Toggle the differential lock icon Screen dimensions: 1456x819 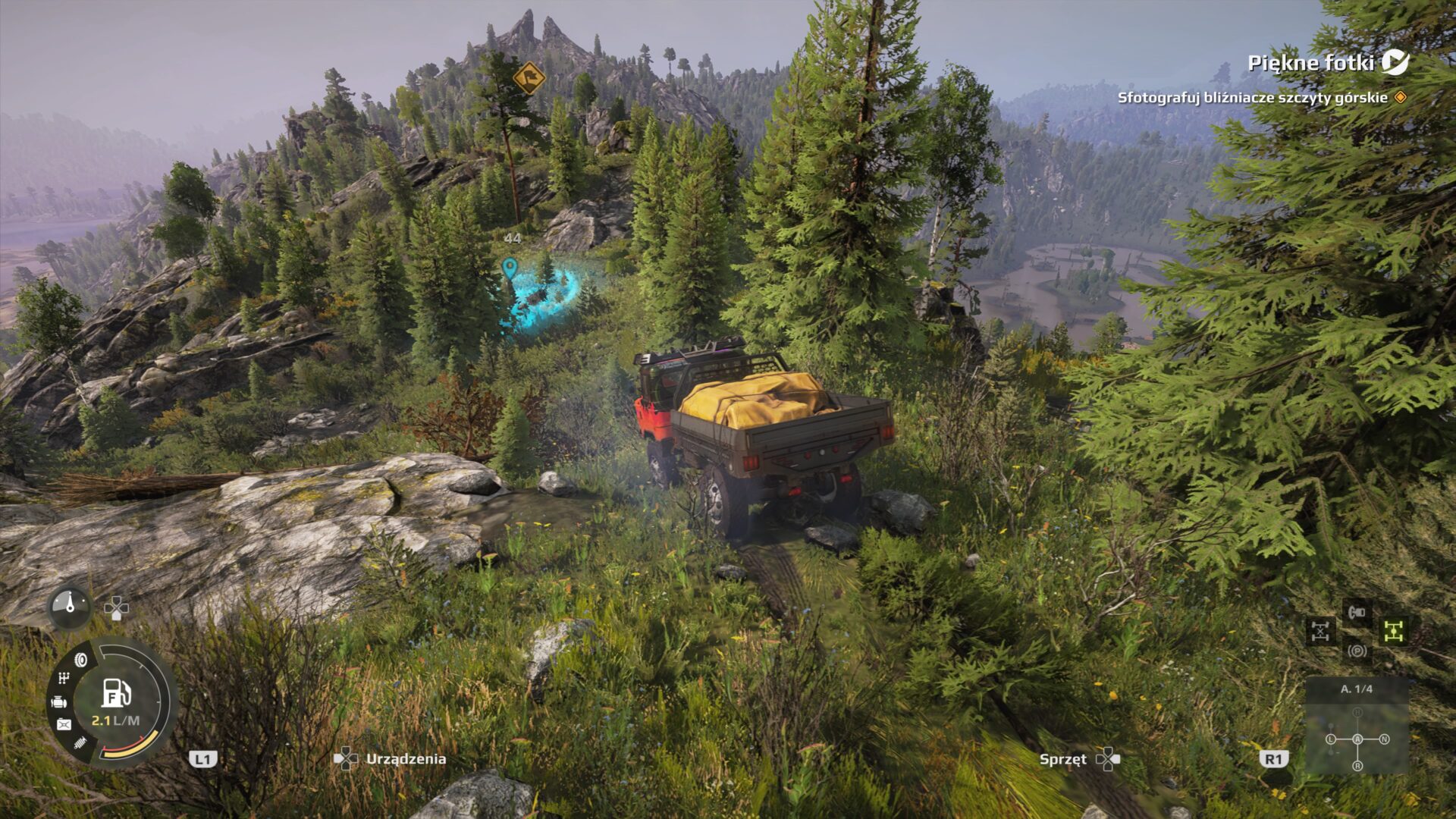click(1320, 631)
